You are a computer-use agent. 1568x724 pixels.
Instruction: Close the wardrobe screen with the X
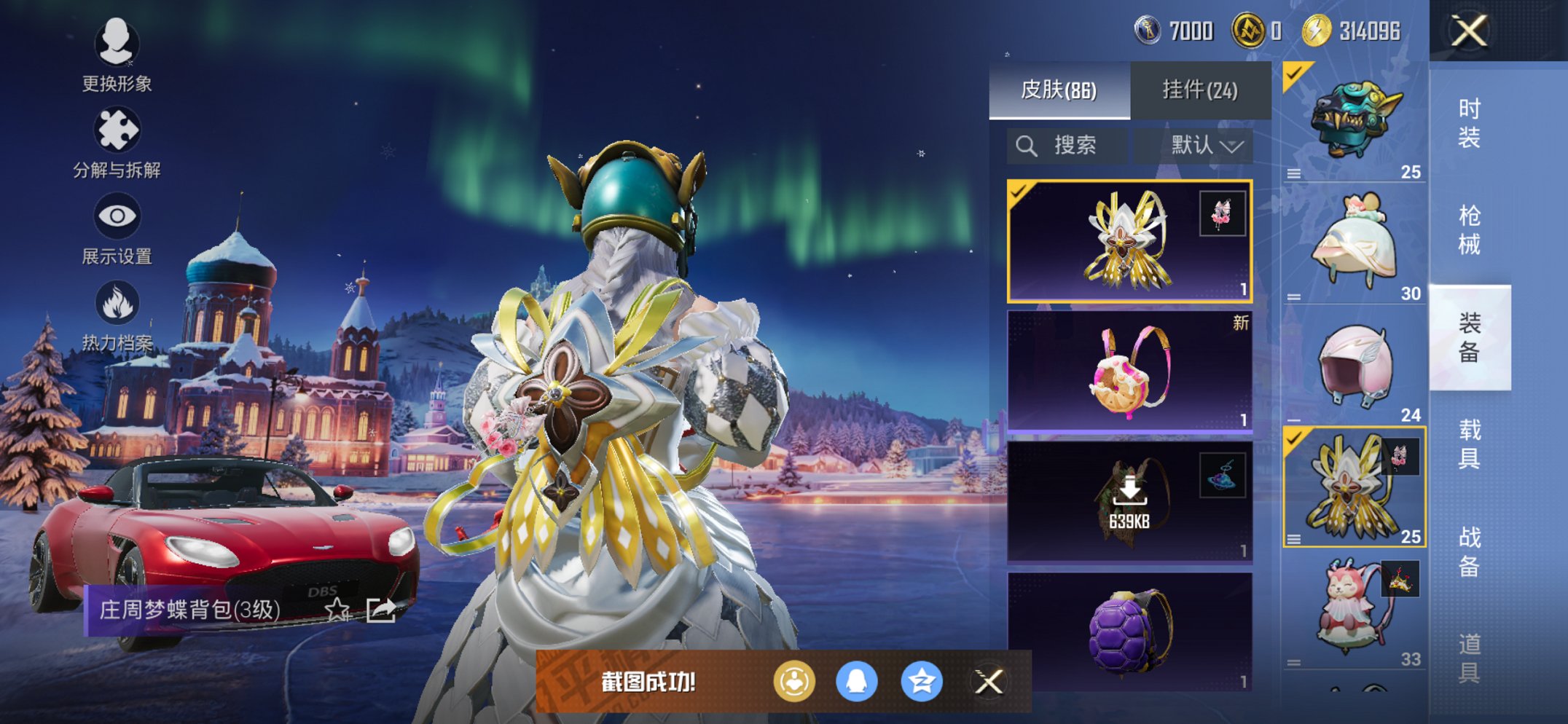pos(1469,31)
